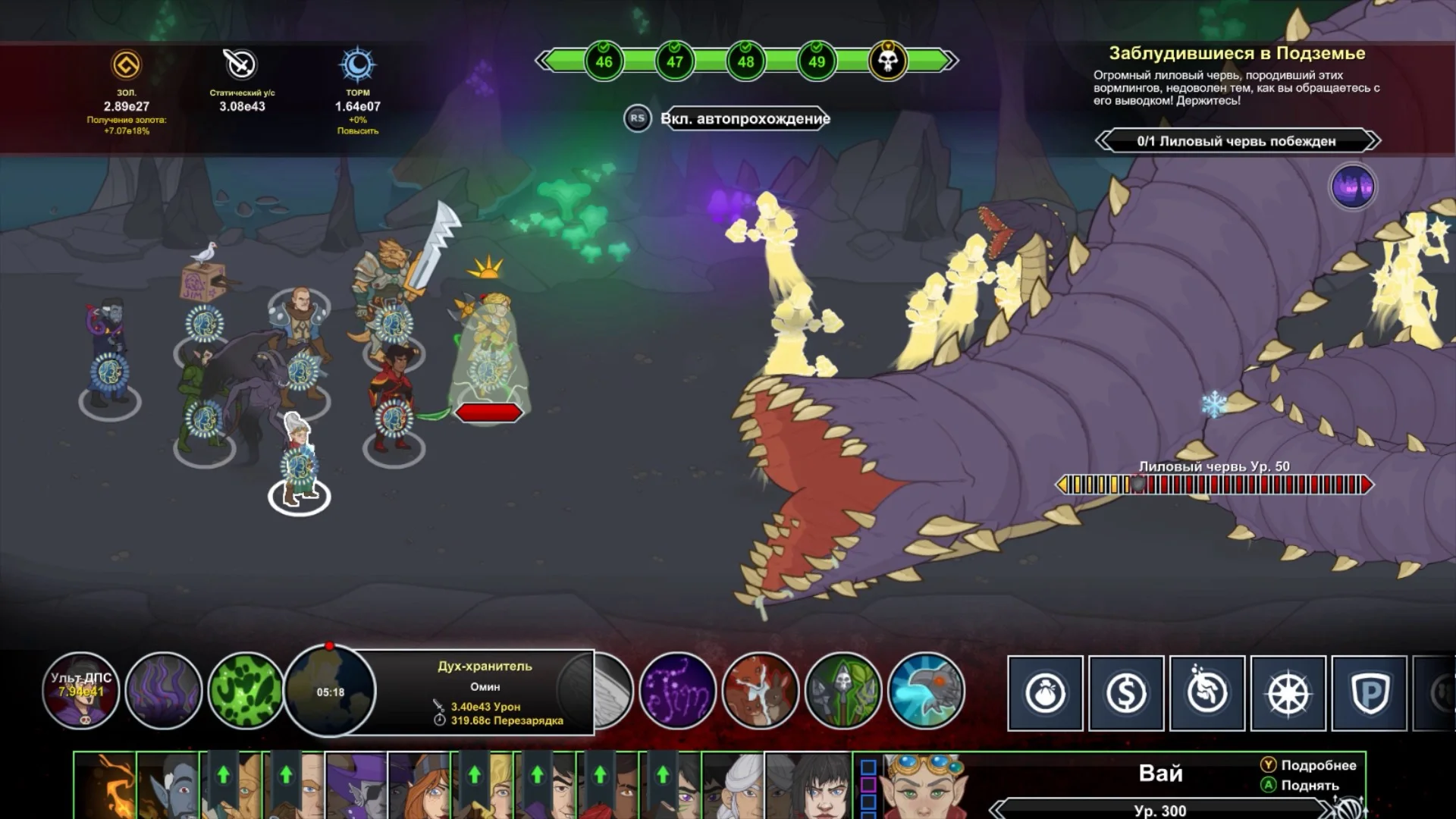Use the green spotted ultimate ability

coord(246,691)
